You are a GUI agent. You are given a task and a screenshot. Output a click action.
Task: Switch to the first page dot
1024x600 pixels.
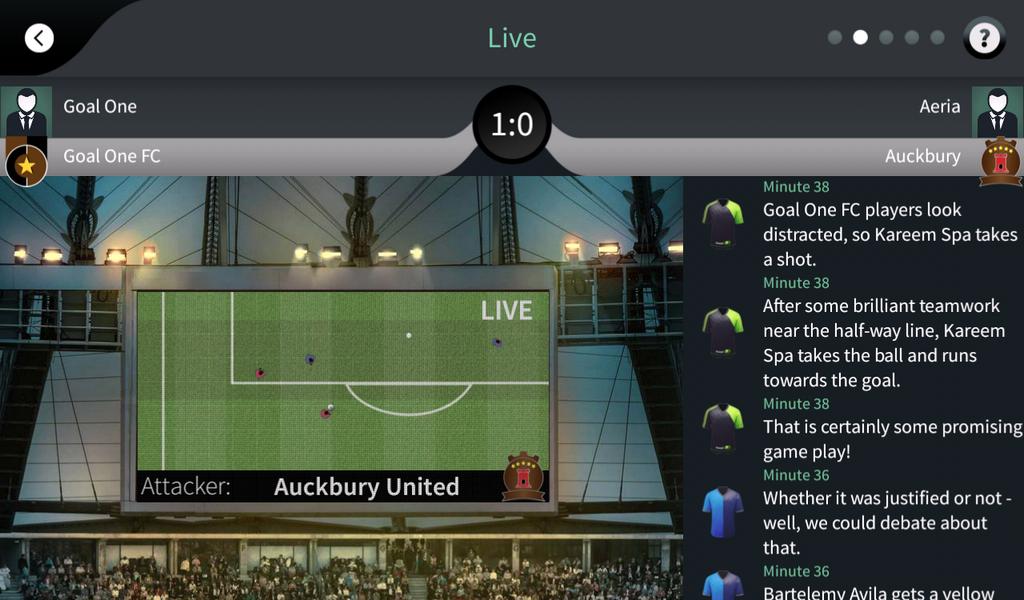coord(834,38)
